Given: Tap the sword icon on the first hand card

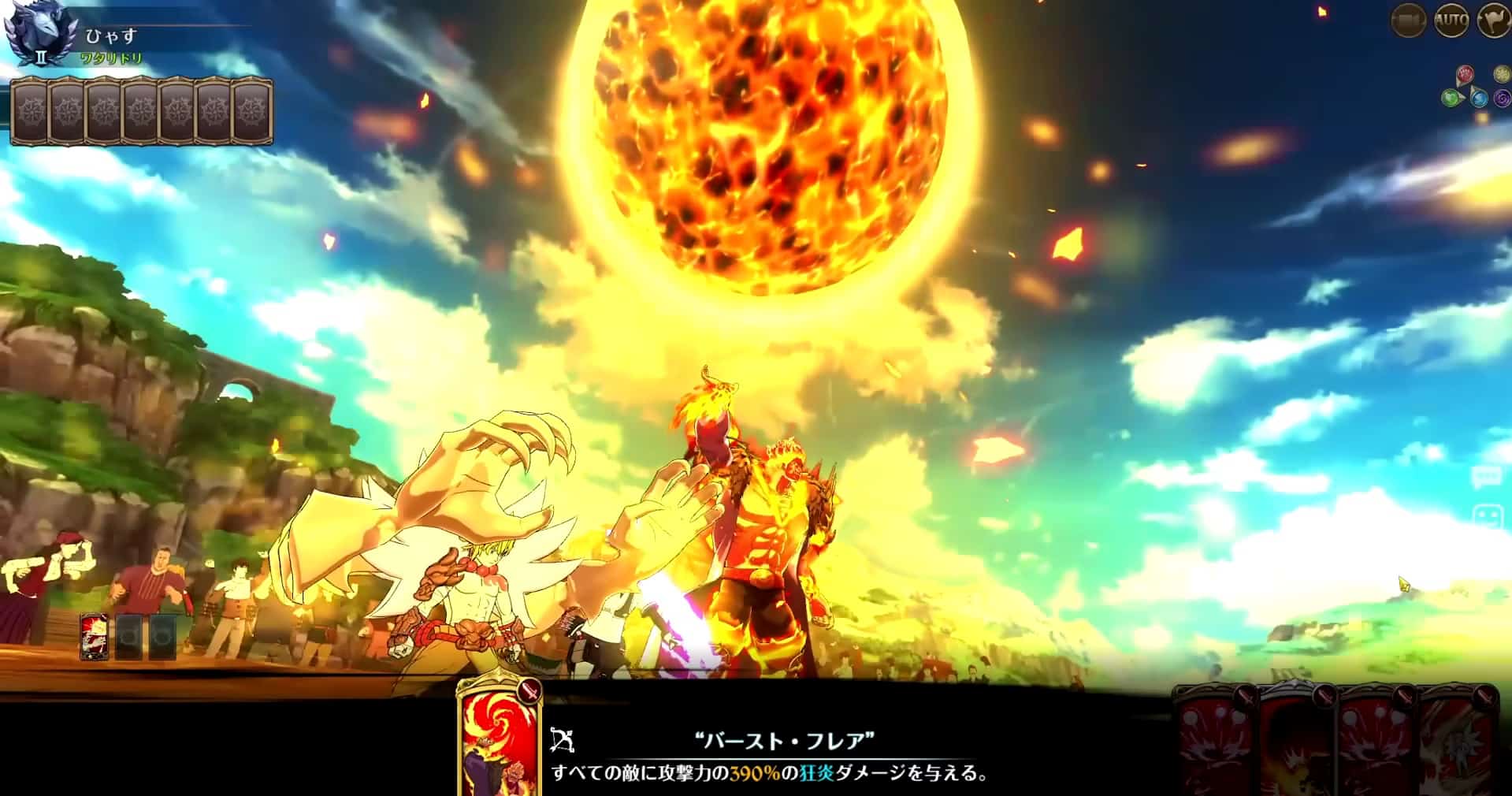Looking at the screenshot, I should (1247, 696).
